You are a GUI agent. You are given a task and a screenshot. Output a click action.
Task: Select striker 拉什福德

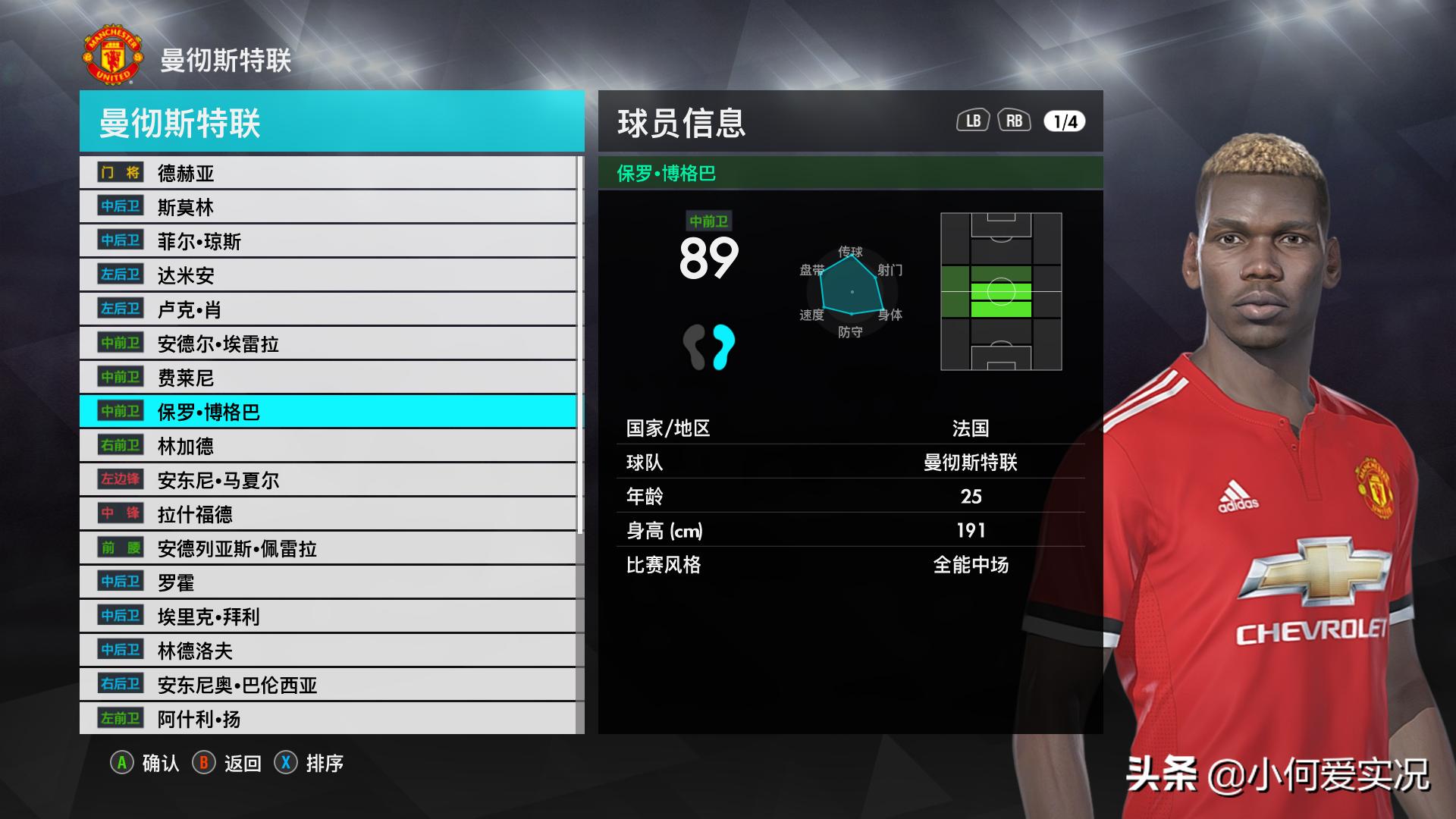click(x=328, y=514)
